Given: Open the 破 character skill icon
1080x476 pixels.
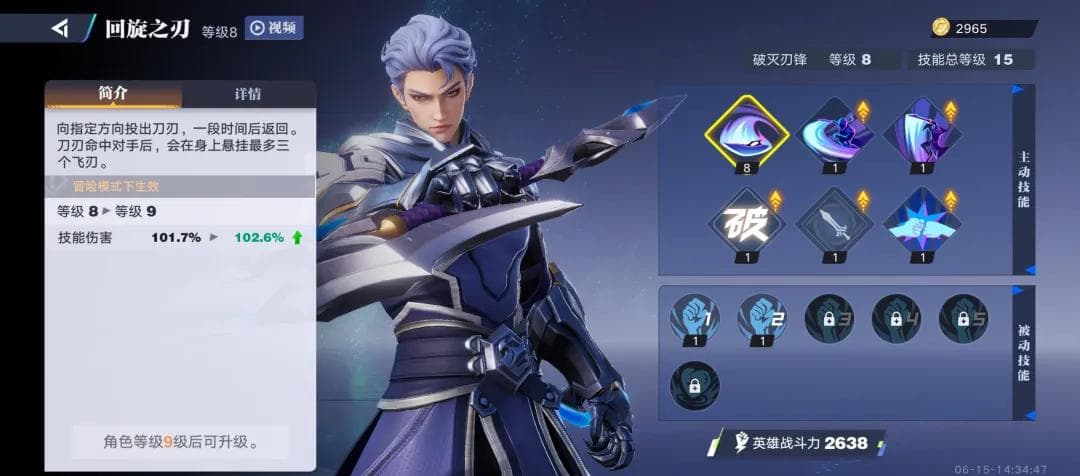Looking at the screenshot, I should pyautogui.click(x=747, y=224).
